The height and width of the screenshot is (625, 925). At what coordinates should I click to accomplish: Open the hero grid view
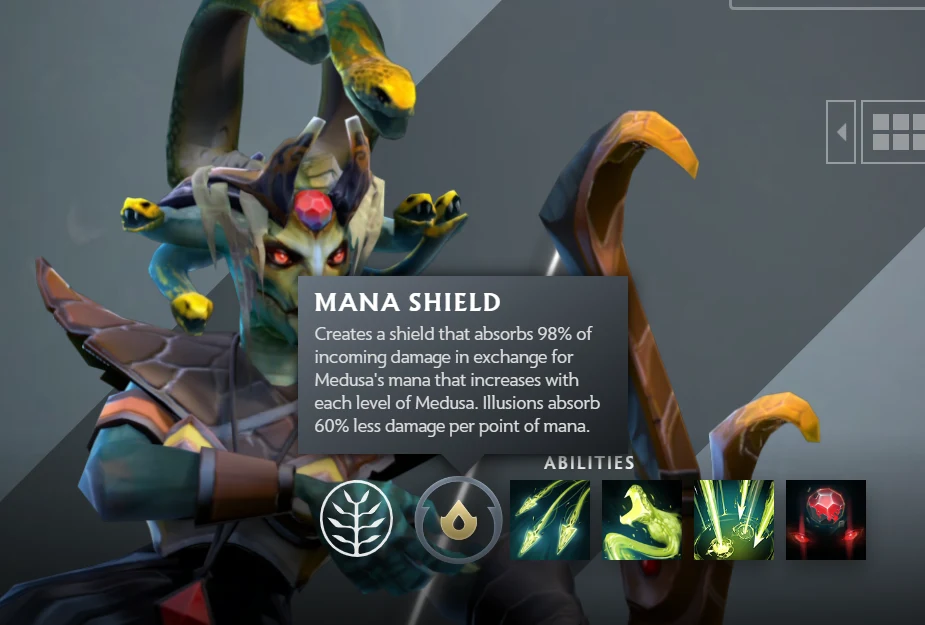click(893, 131)
